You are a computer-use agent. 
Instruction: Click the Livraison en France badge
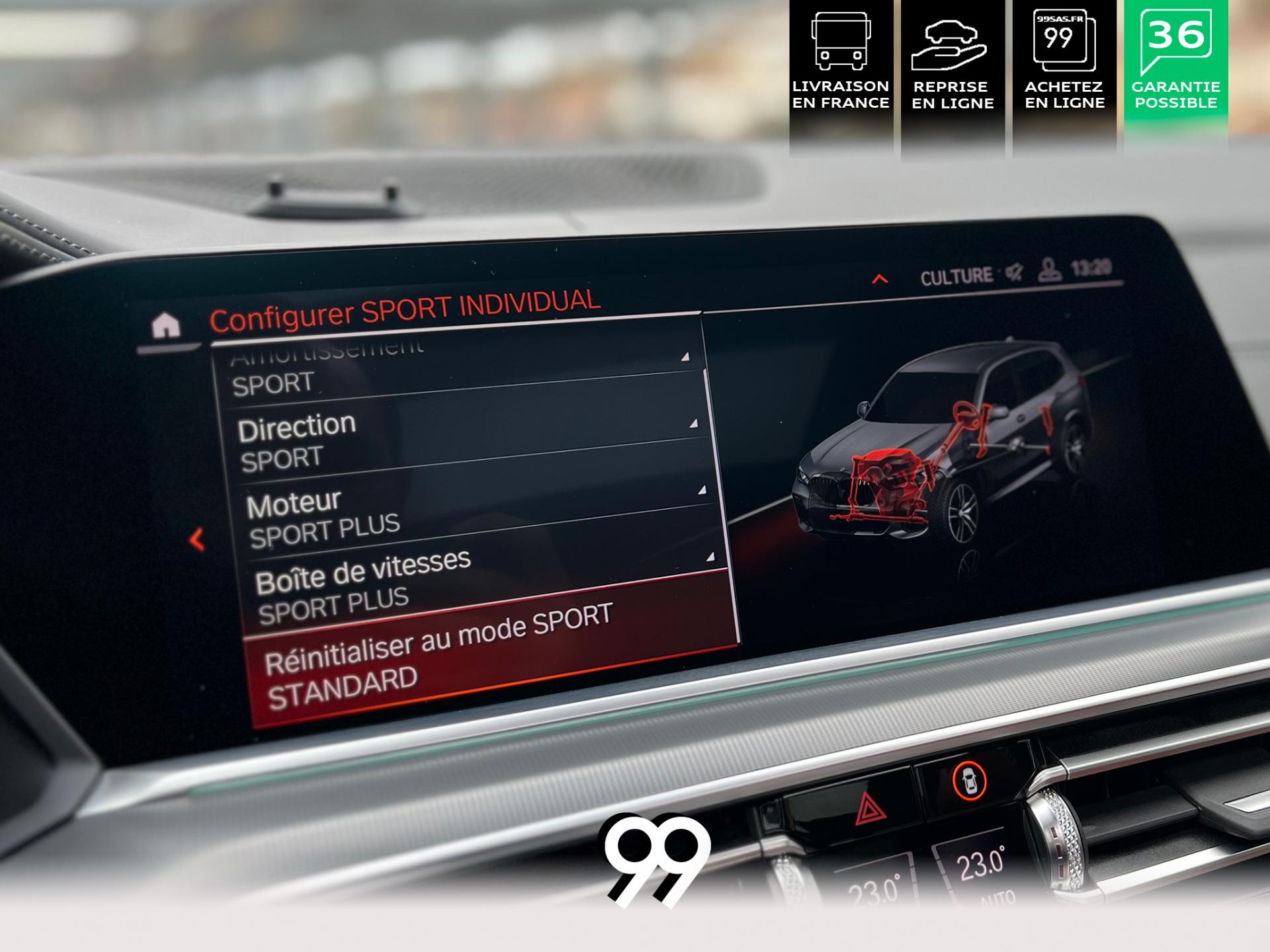click(841, 66)
